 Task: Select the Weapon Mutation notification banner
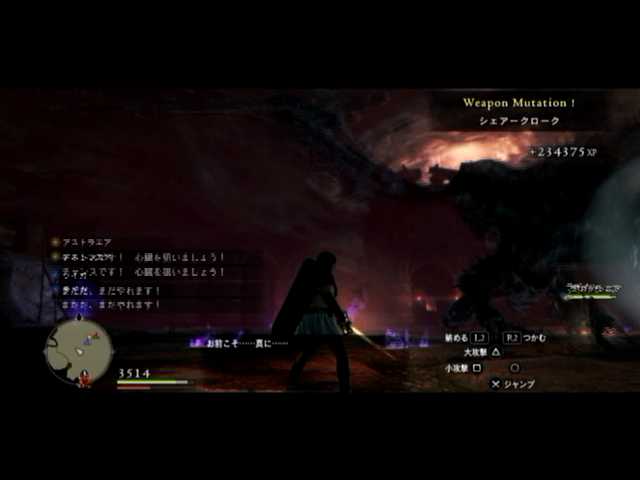(518, 111)
